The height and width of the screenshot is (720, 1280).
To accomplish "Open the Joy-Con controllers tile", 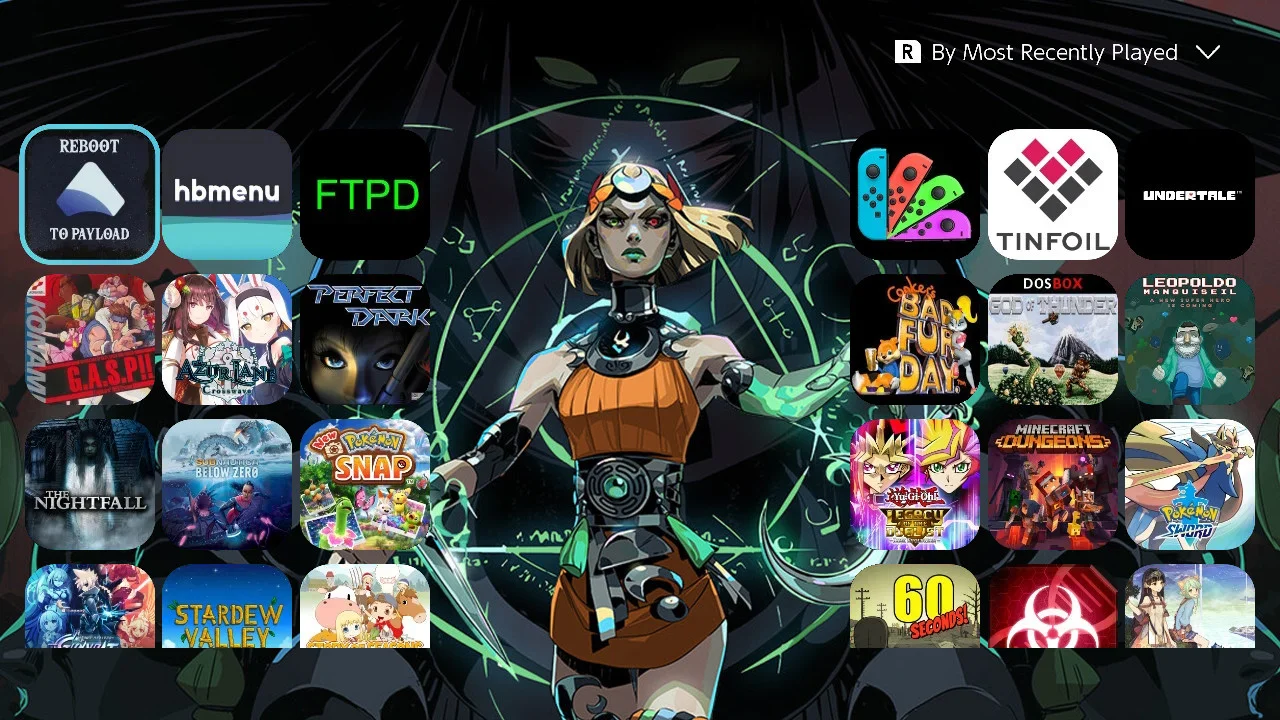I will click(x=914, y=194).
